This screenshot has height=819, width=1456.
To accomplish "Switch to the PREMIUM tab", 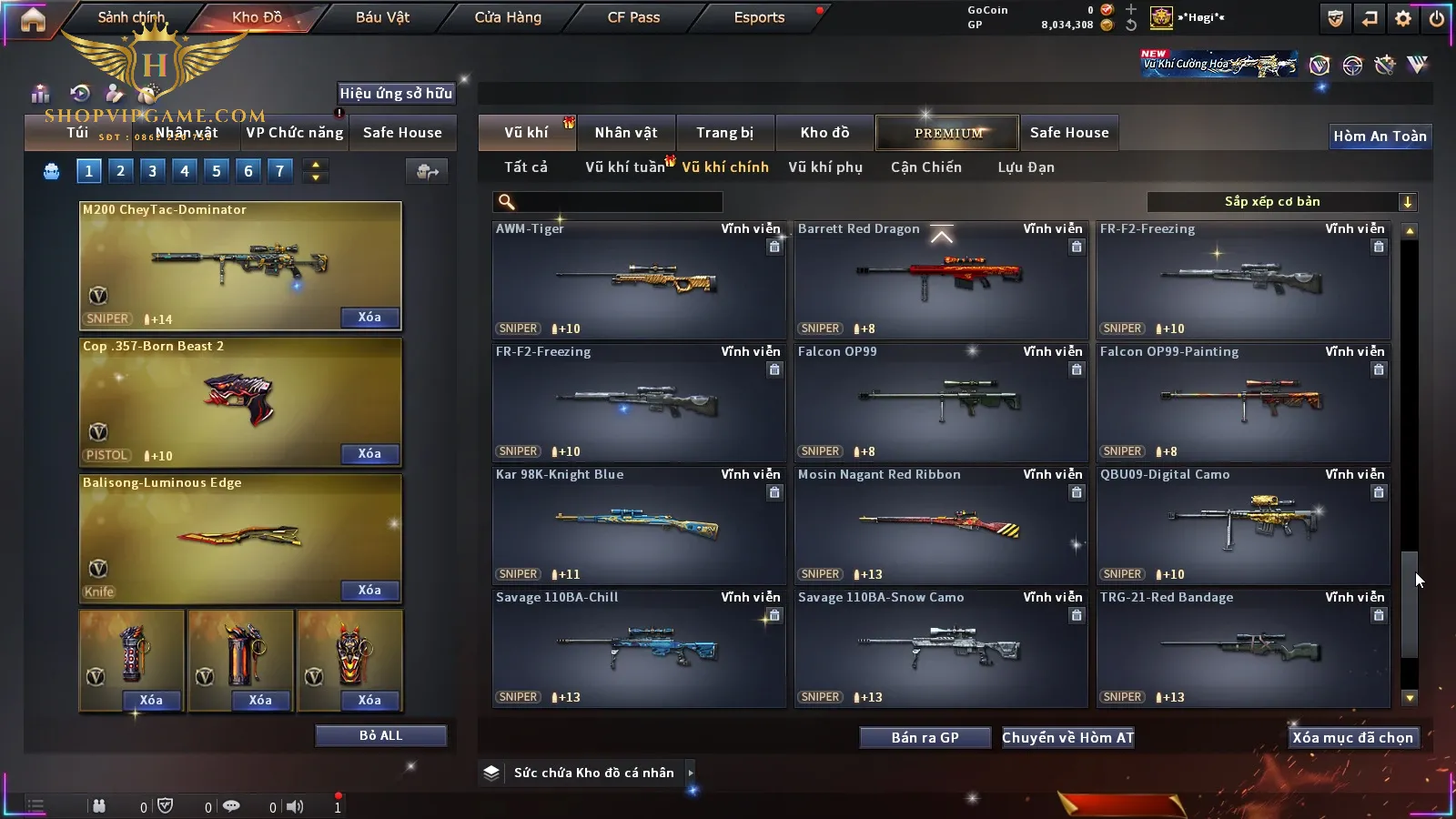I will click(947, 133).
